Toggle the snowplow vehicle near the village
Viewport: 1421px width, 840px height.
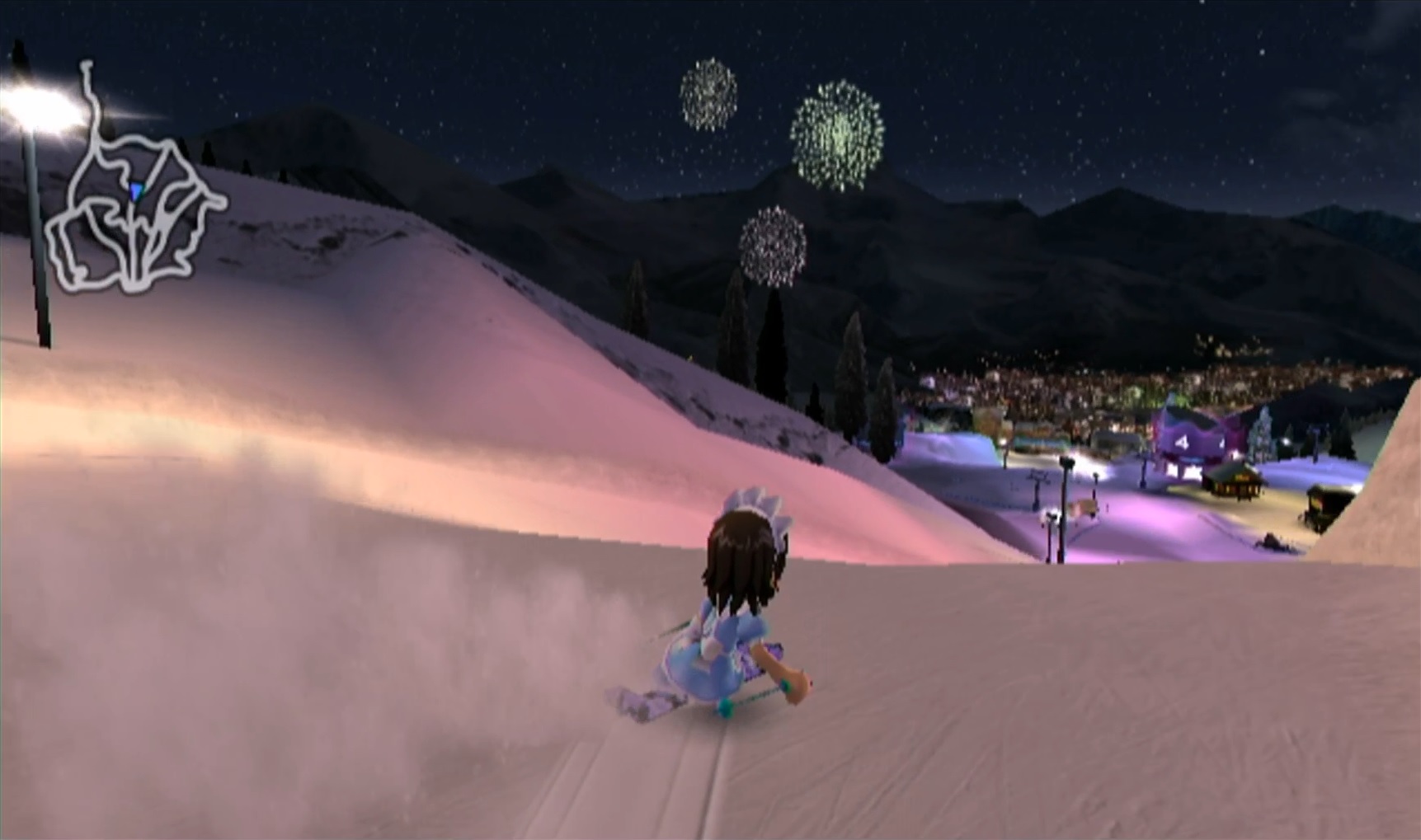(1273, 541)
